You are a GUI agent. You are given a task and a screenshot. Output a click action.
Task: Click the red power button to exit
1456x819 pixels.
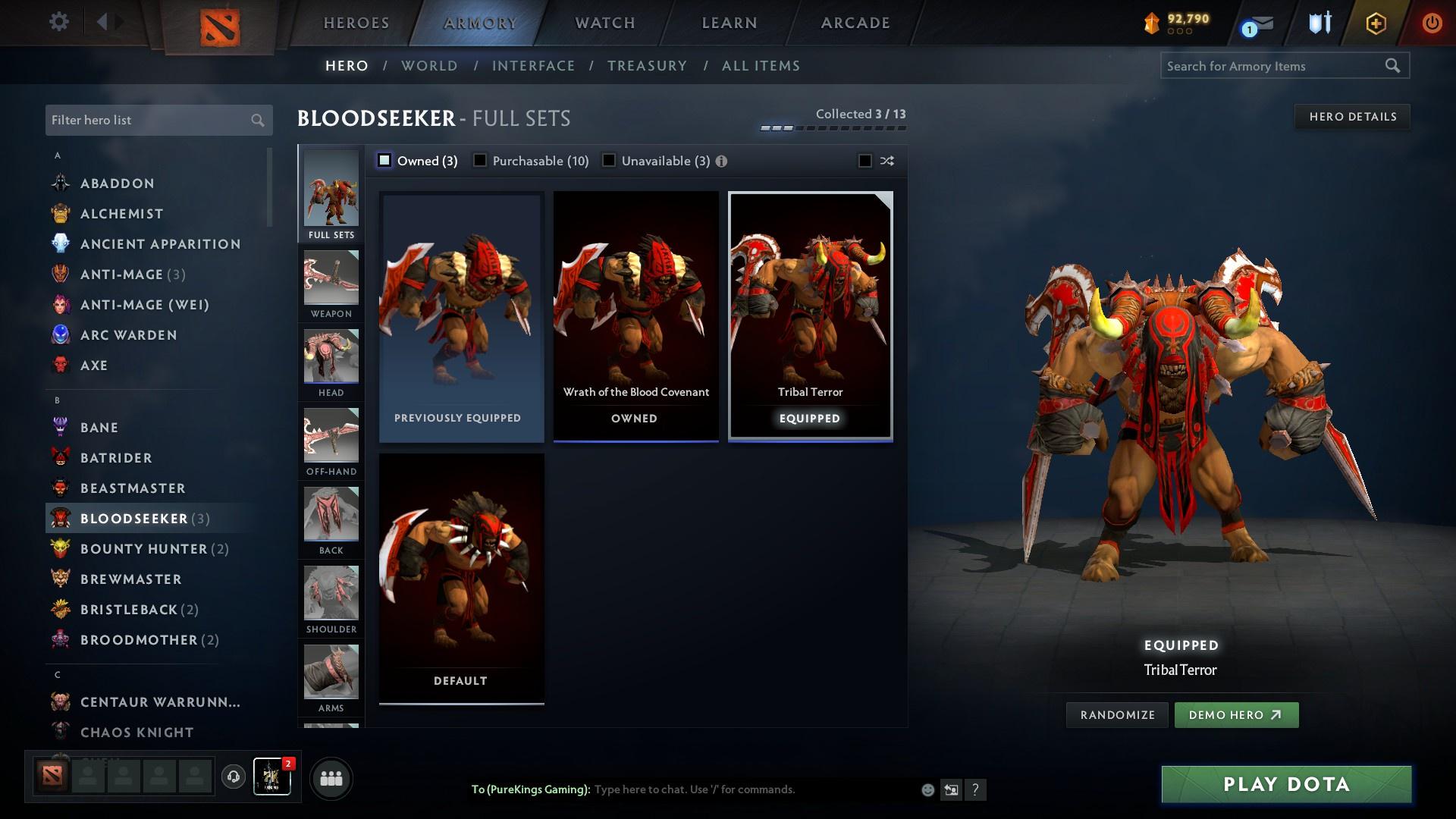click(x=1432, y=24)
